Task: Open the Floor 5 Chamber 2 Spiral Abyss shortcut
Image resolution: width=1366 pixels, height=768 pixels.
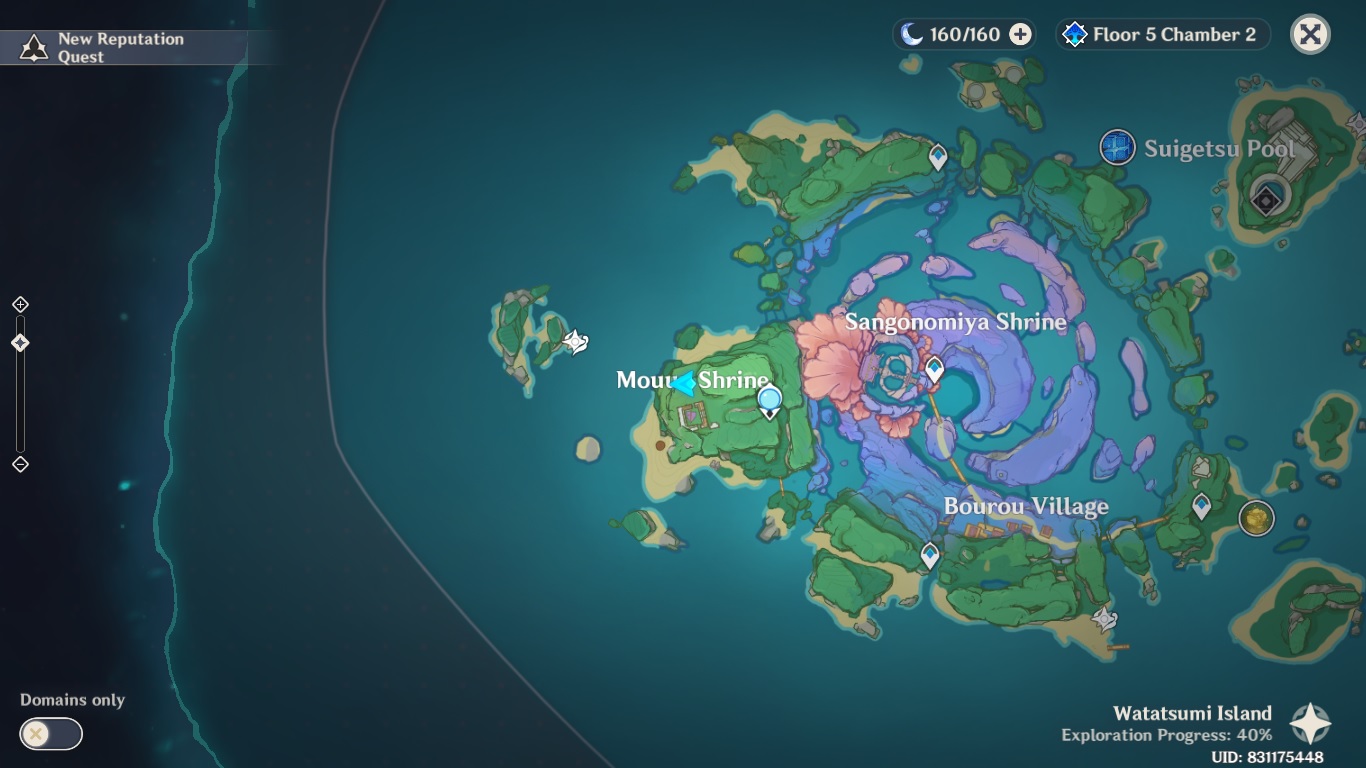Action: (x=1163, y=35)
